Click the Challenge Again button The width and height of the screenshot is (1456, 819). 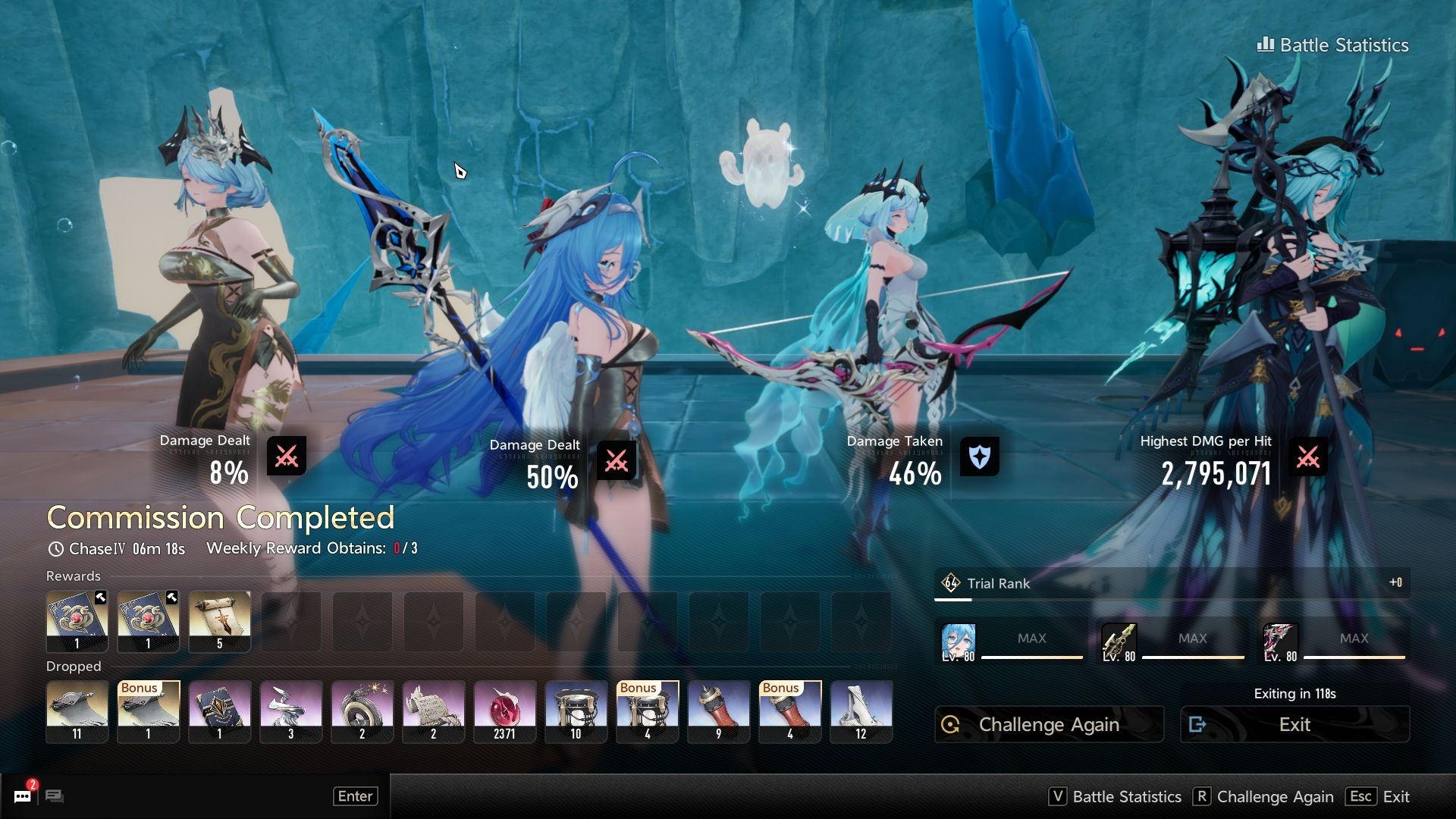click(x=1049, y=724)
